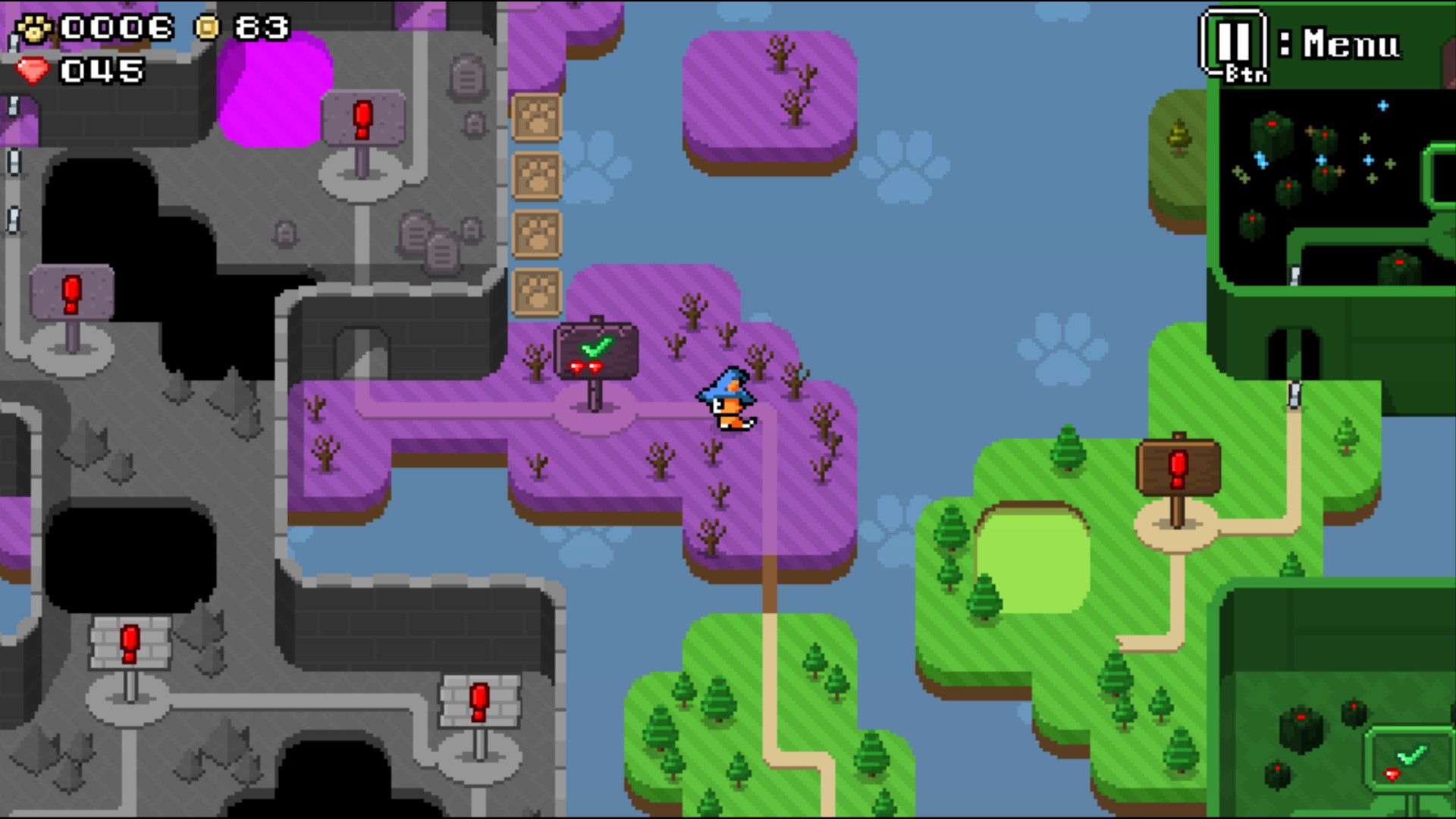Open the pause Menu with the Btn icon
This screenshot has width=1456, height=819.
click(1236, 42)
